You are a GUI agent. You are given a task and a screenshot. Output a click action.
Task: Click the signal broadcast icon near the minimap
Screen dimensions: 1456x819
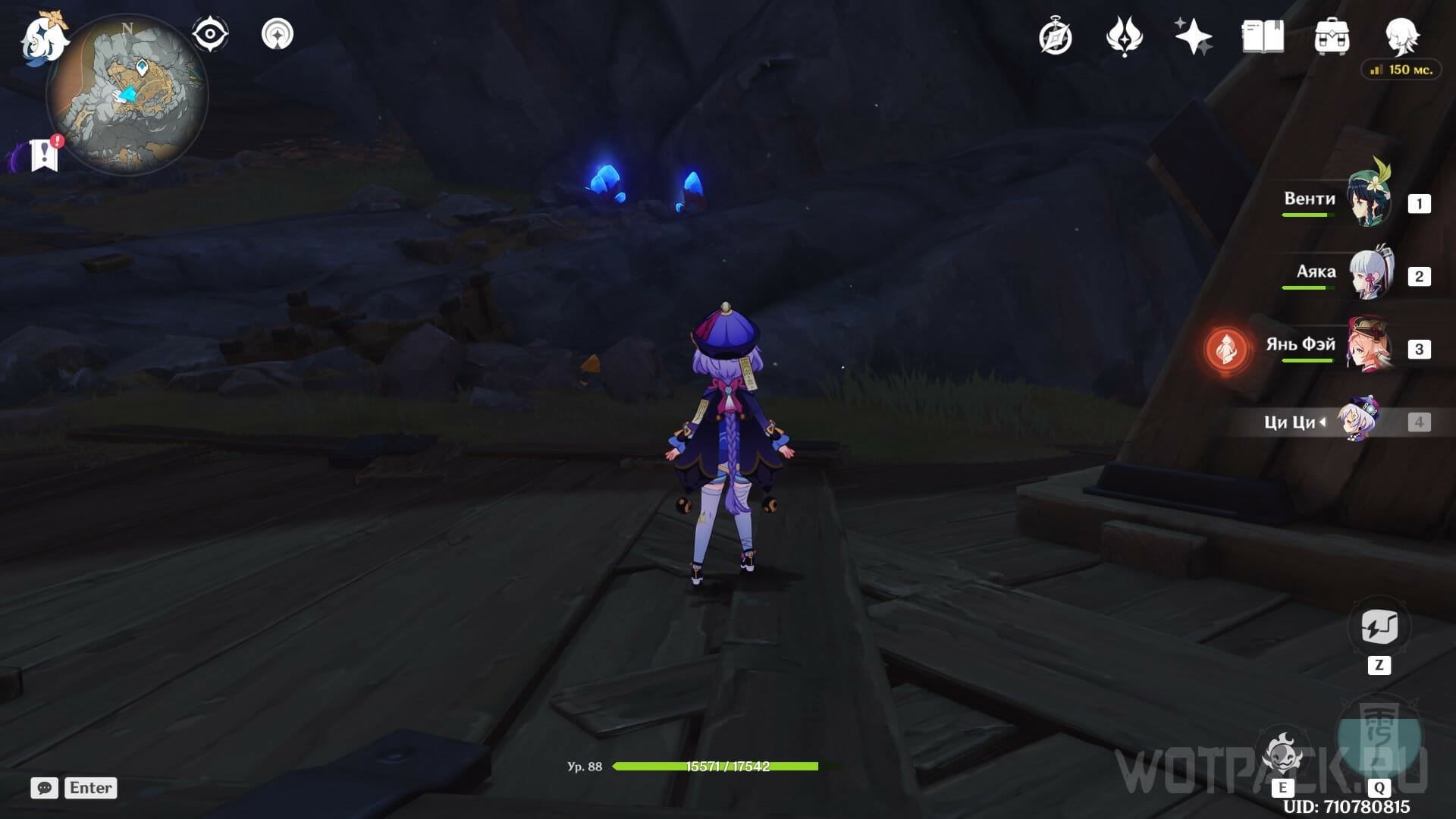(x=278, y=35)
